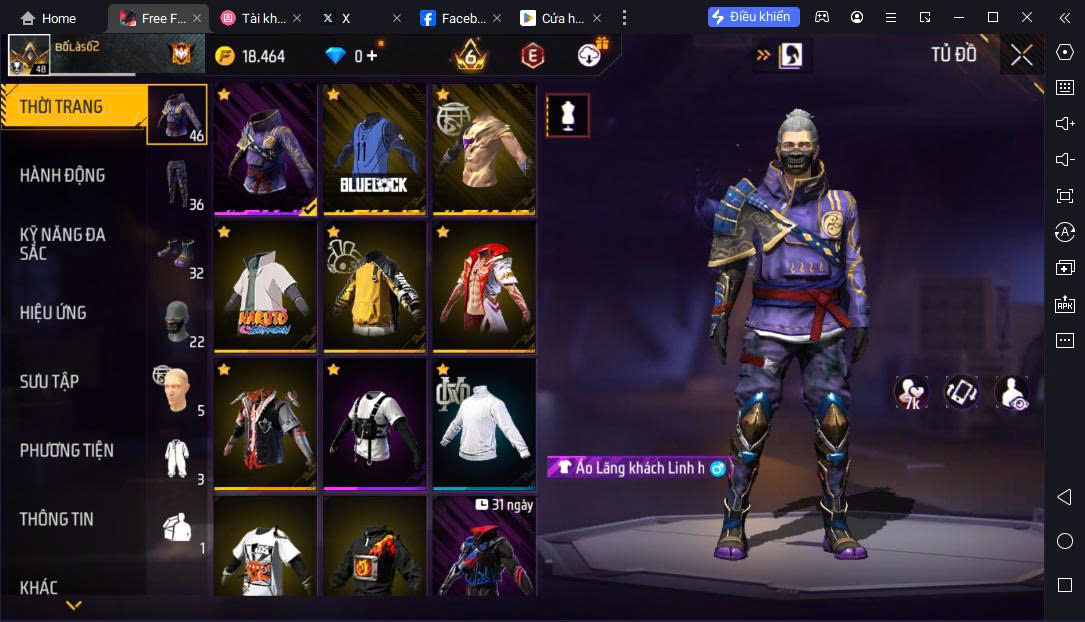Pick the Naruto Shippuden jacket
This screenshot has height=622, width=1085.
[265, 286]
